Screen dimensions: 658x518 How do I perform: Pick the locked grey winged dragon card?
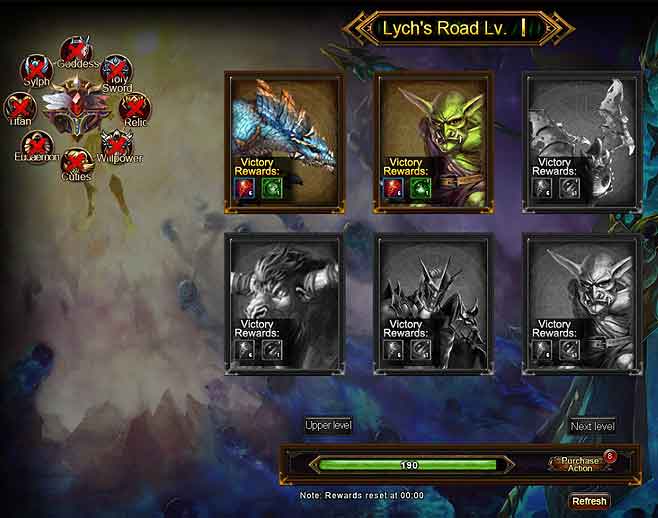581,125
